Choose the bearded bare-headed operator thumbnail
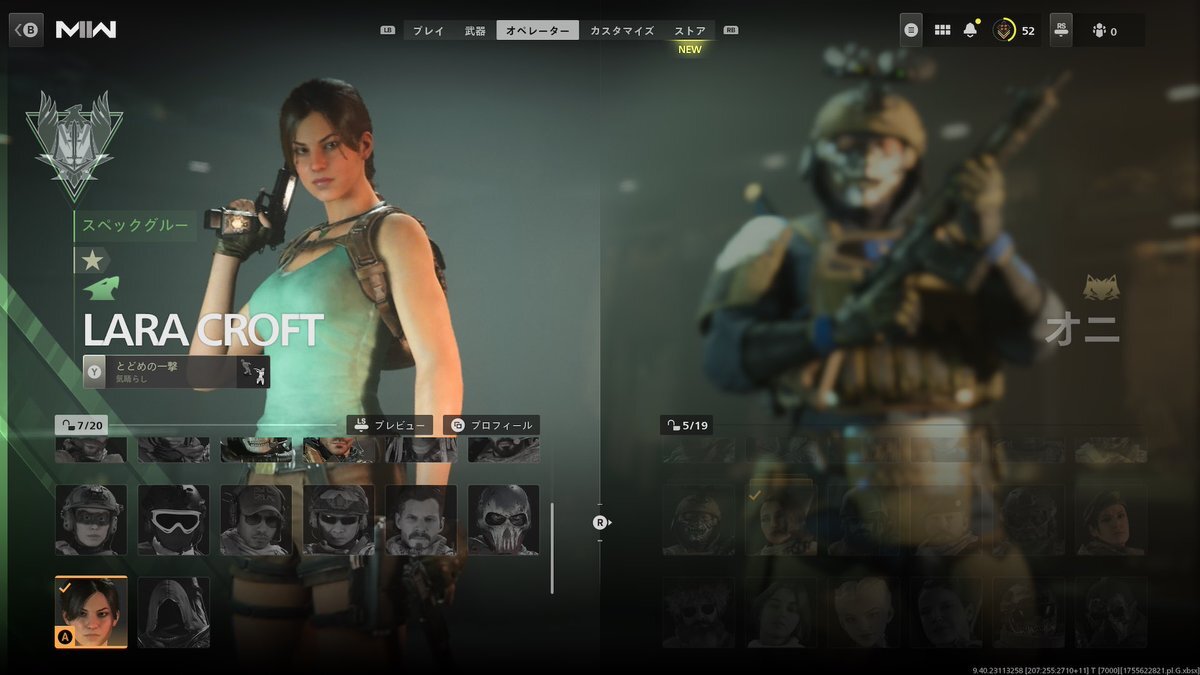1200x675 pixels. point(421,520)
